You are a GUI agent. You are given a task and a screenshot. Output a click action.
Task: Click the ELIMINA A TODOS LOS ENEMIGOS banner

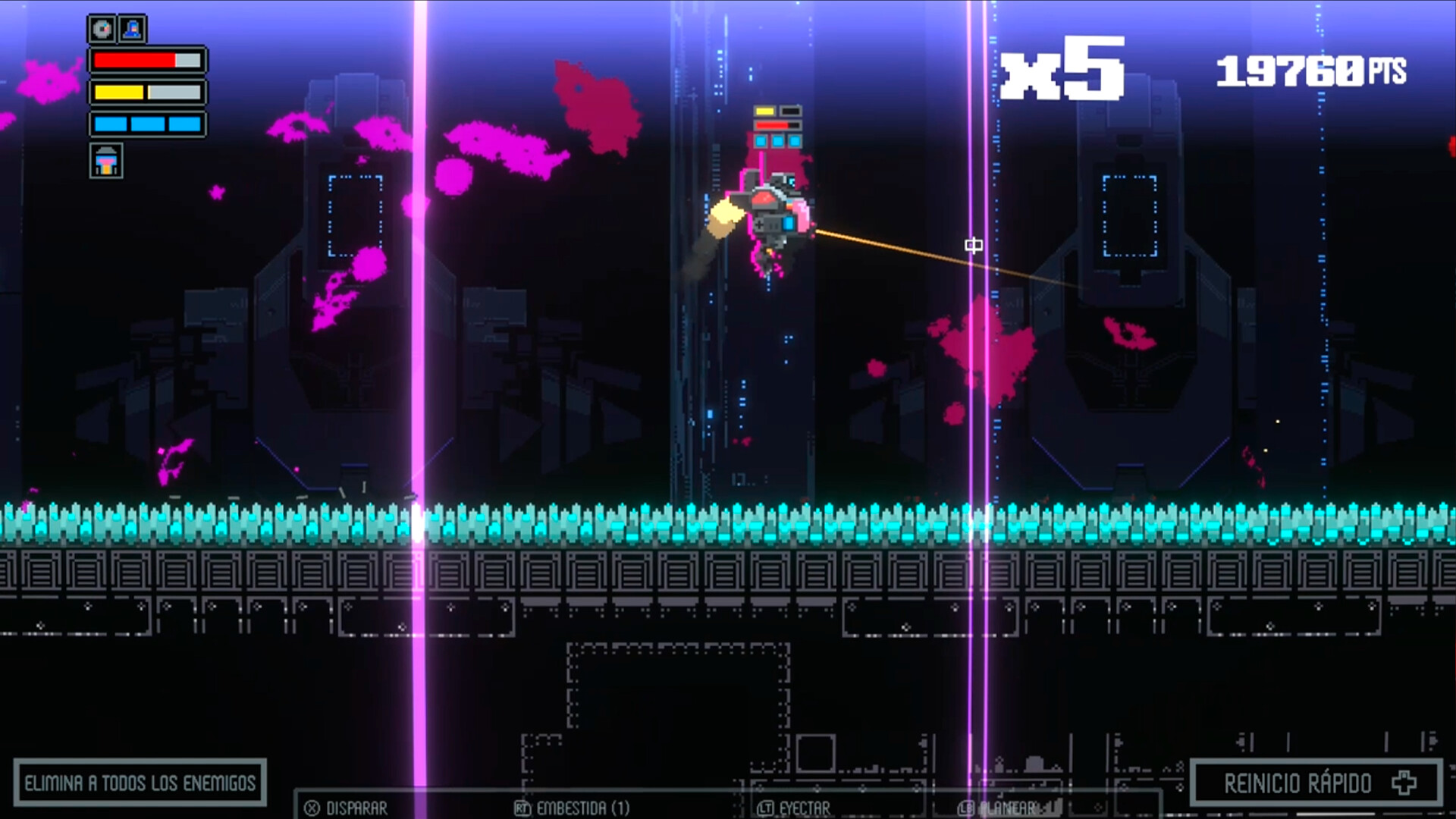tap(140, 781)
